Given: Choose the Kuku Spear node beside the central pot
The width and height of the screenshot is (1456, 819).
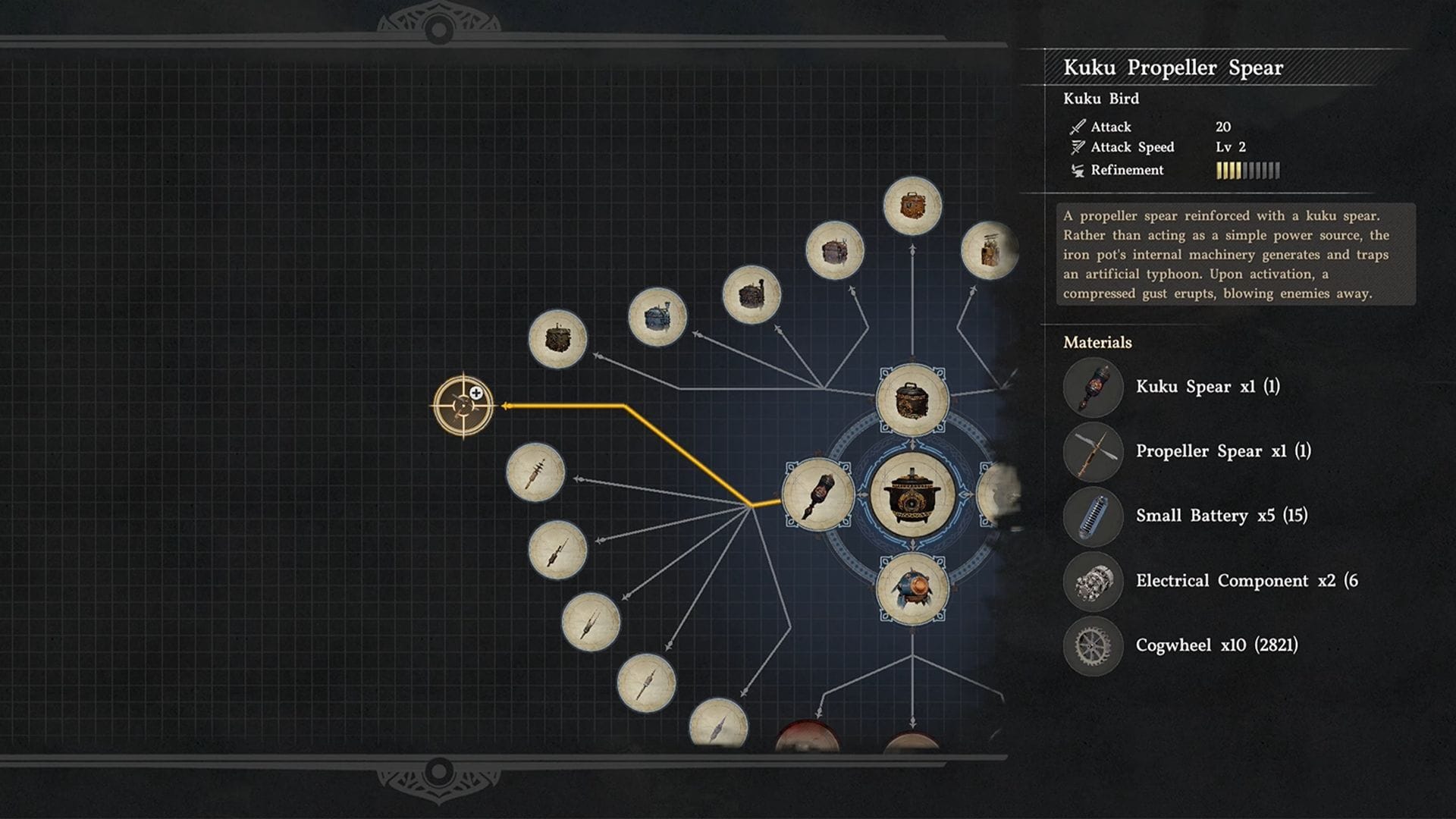Looking at the screenshot, I should click(x=818, y=494).
